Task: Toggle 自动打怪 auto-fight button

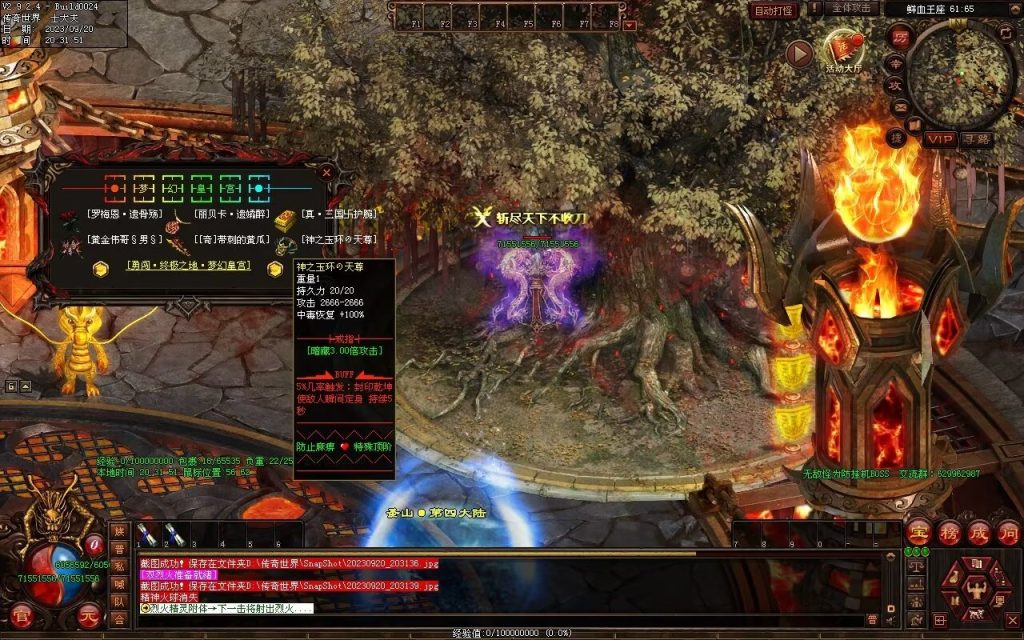Action: click(x=773, y=10)
